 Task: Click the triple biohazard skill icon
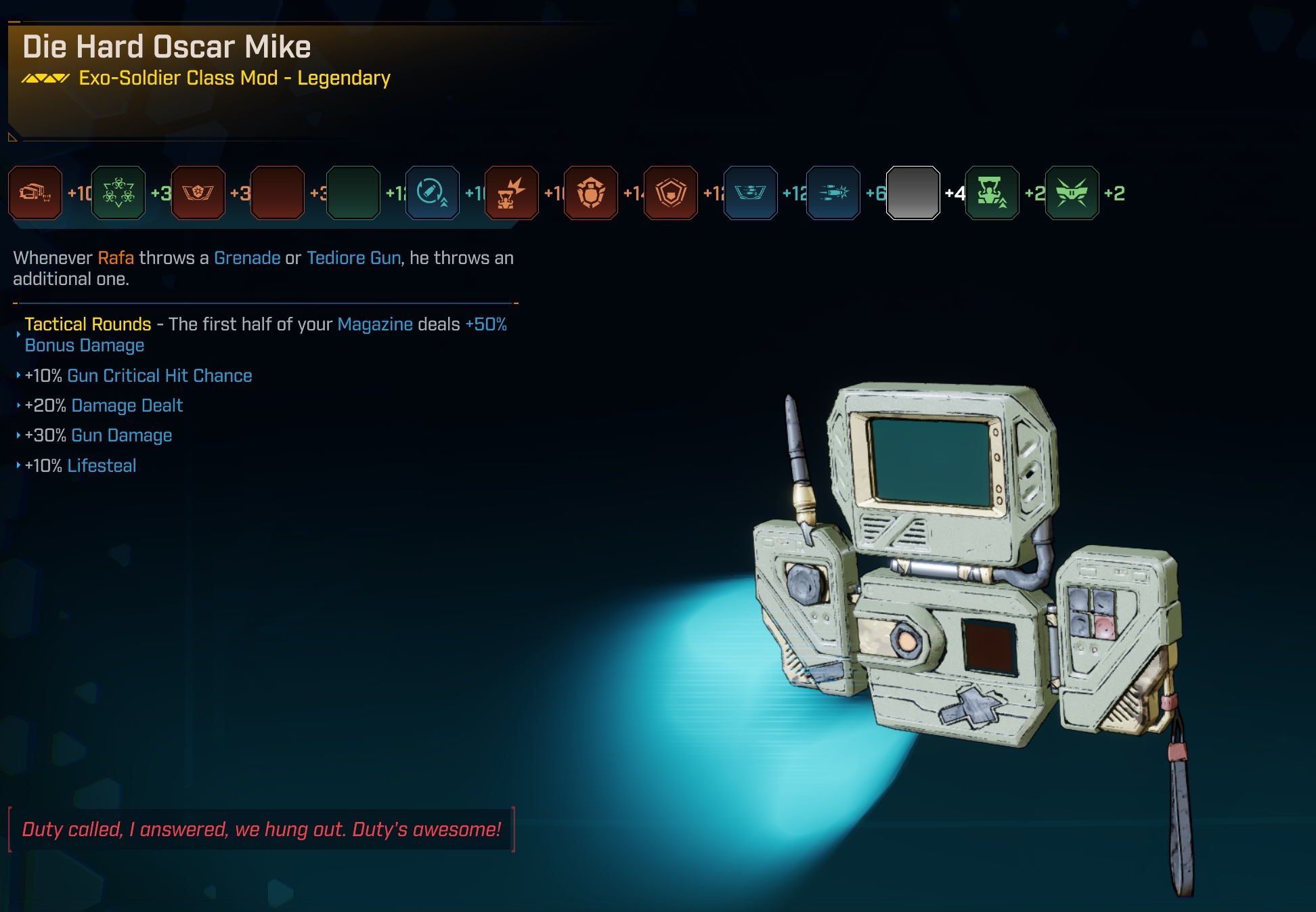(118, 193)
